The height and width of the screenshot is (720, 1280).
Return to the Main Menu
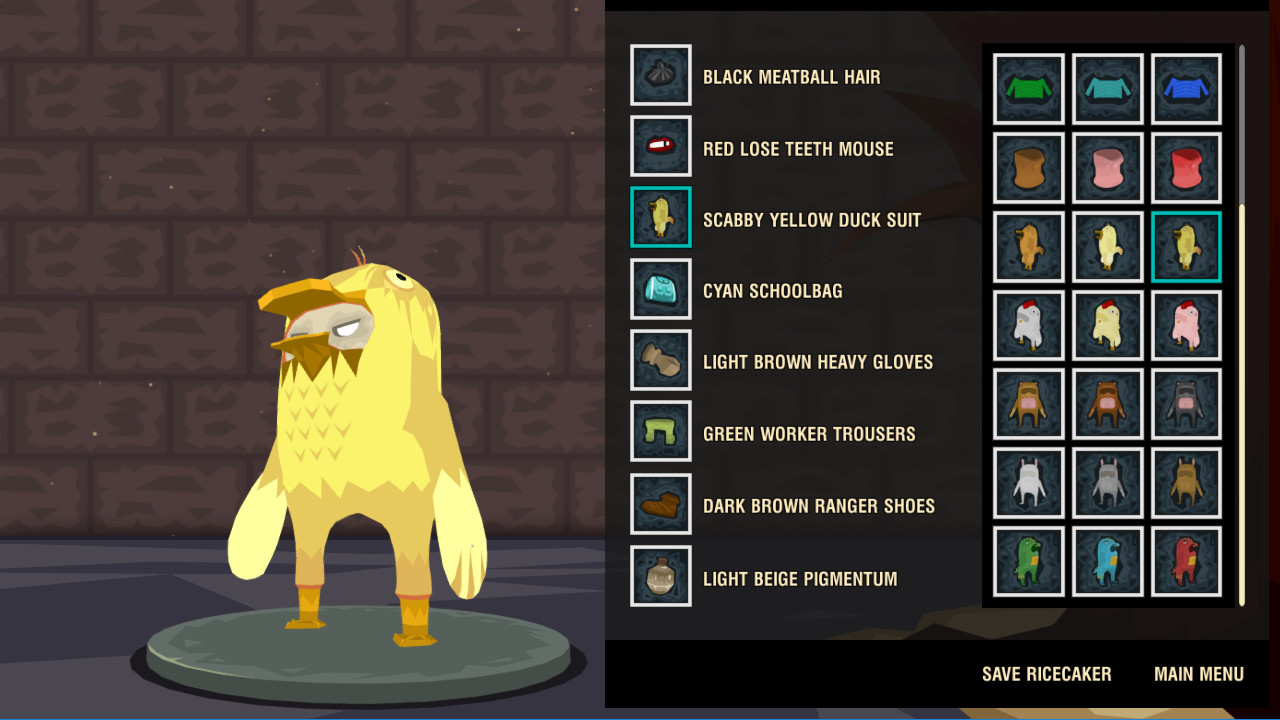[x=1198, y=674]
